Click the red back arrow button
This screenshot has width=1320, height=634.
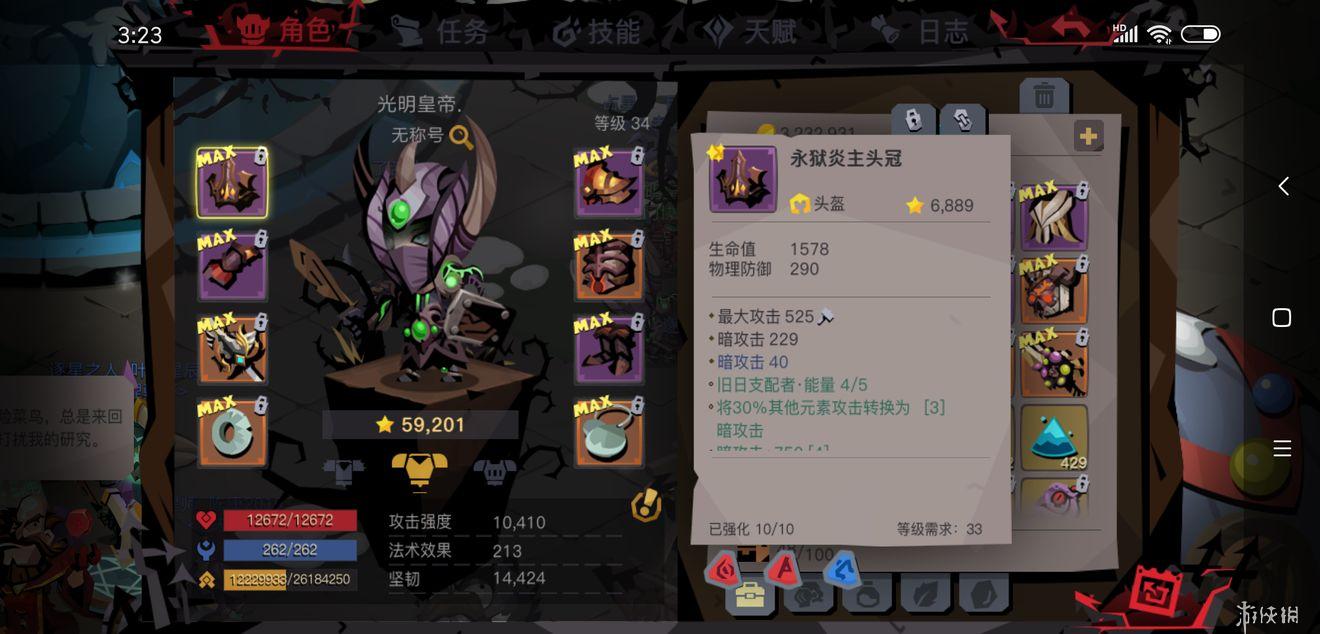[x=1068, y=28]
